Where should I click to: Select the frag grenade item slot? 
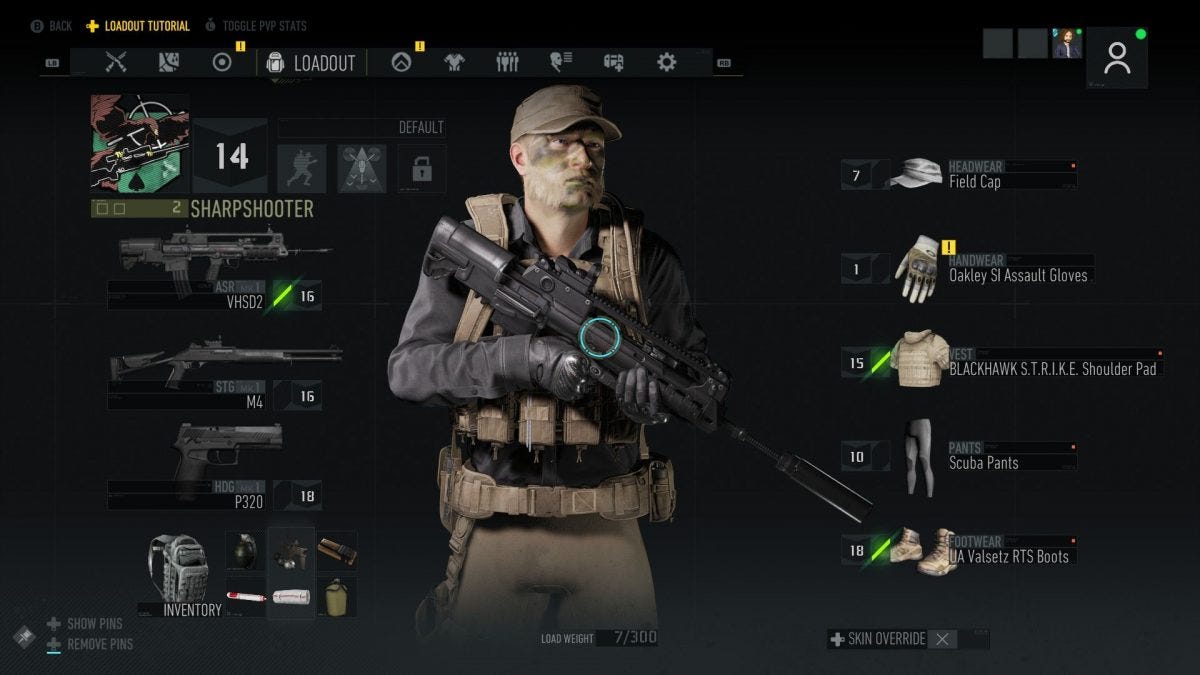(245, 551)
